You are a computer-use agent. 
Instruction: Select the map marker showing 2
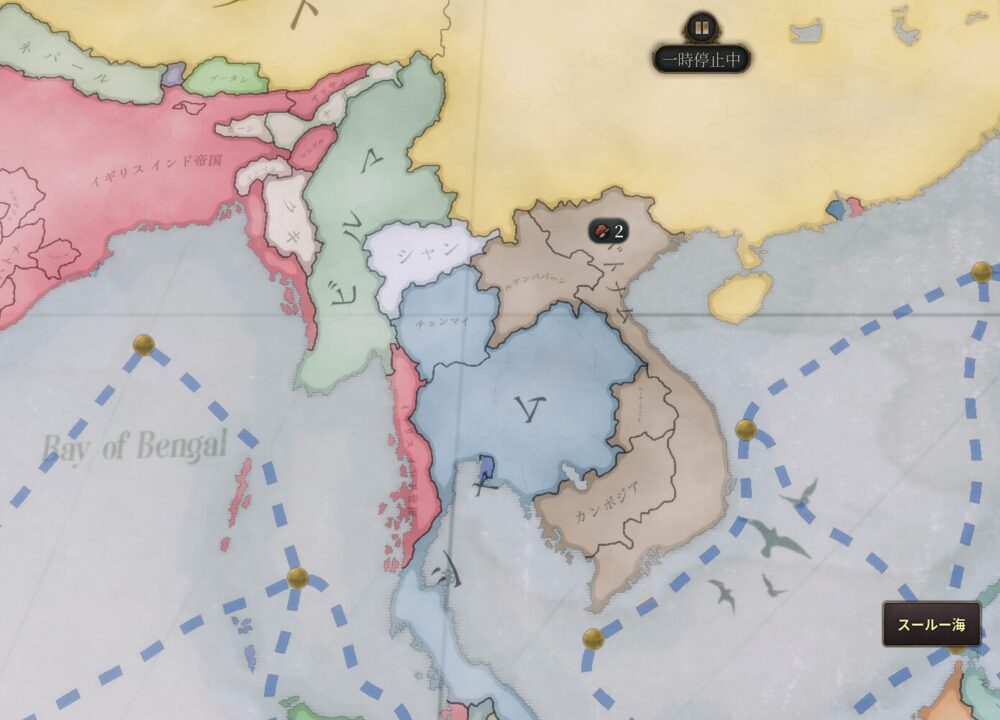[x=608, y=232]
